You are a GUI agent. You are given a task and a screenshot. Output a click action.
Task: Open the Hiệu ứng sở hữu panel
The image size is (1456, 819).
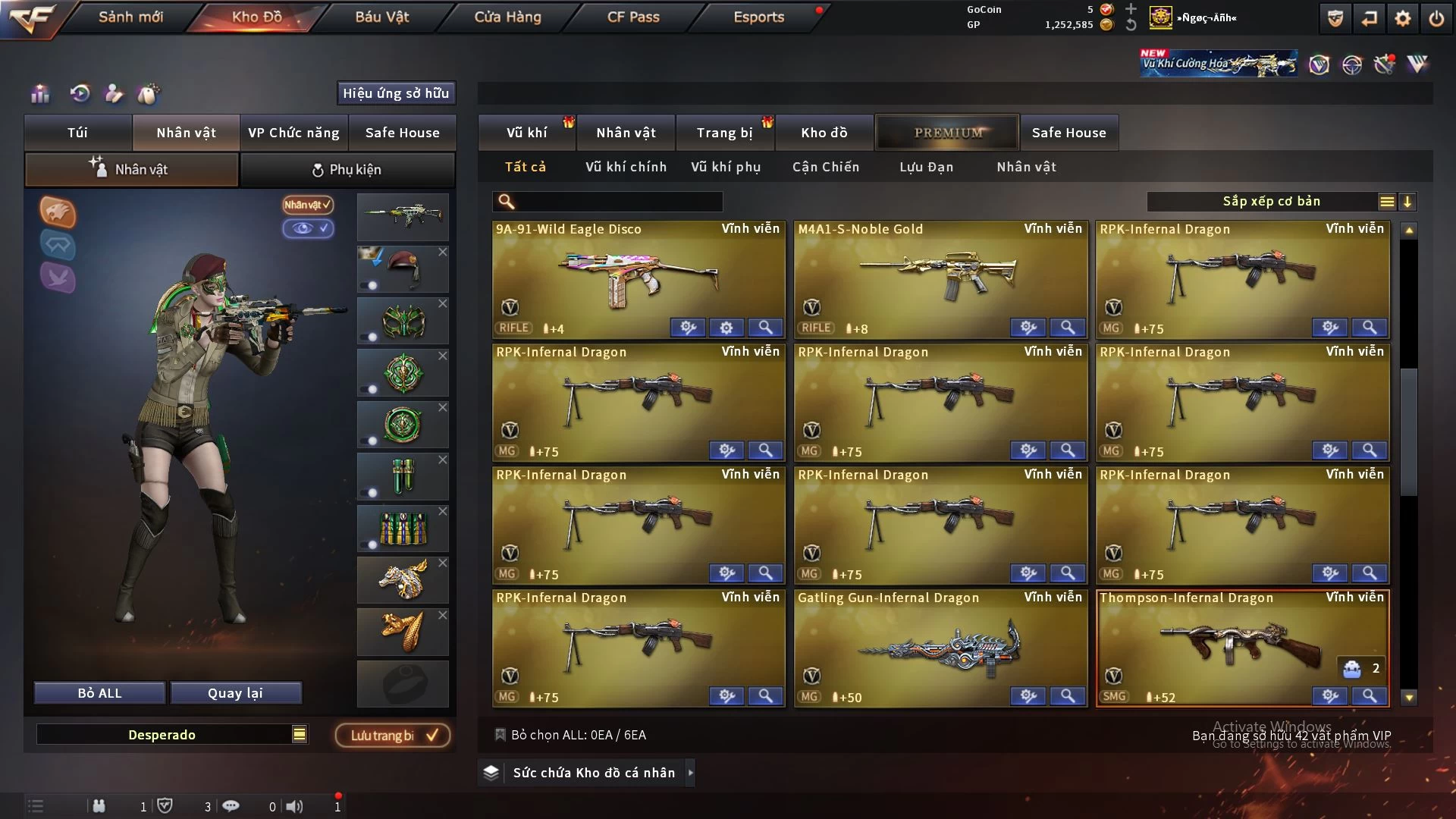click(396, 93)
